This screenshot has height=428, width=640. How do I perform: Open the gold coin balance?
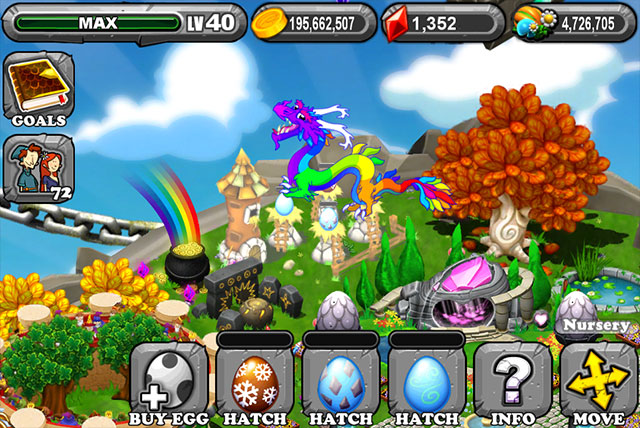click(313, 21)
